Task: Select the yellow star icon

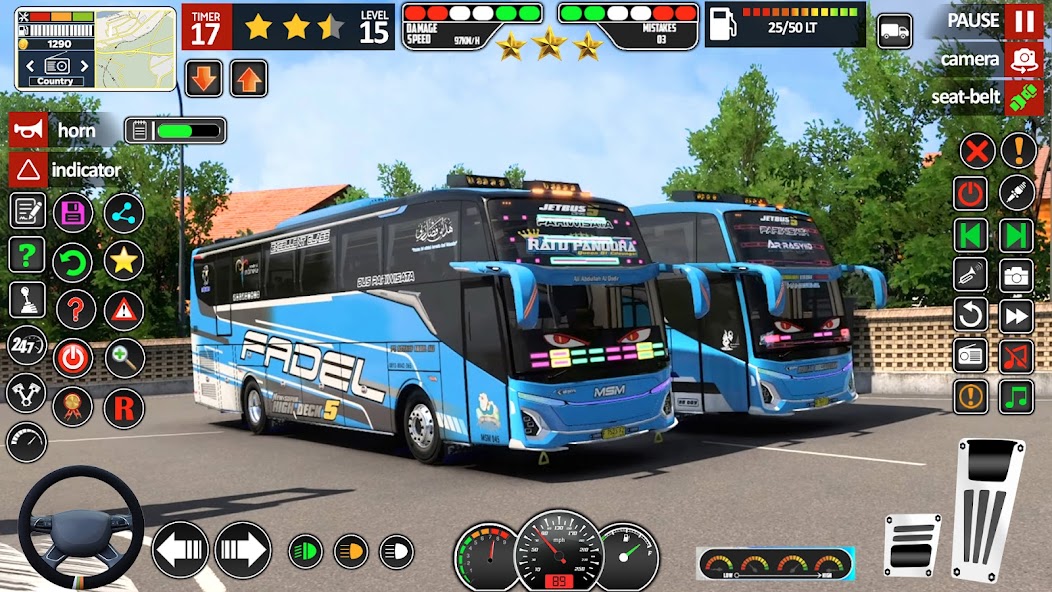Action: pyautogui.click(x=124, y=261)
